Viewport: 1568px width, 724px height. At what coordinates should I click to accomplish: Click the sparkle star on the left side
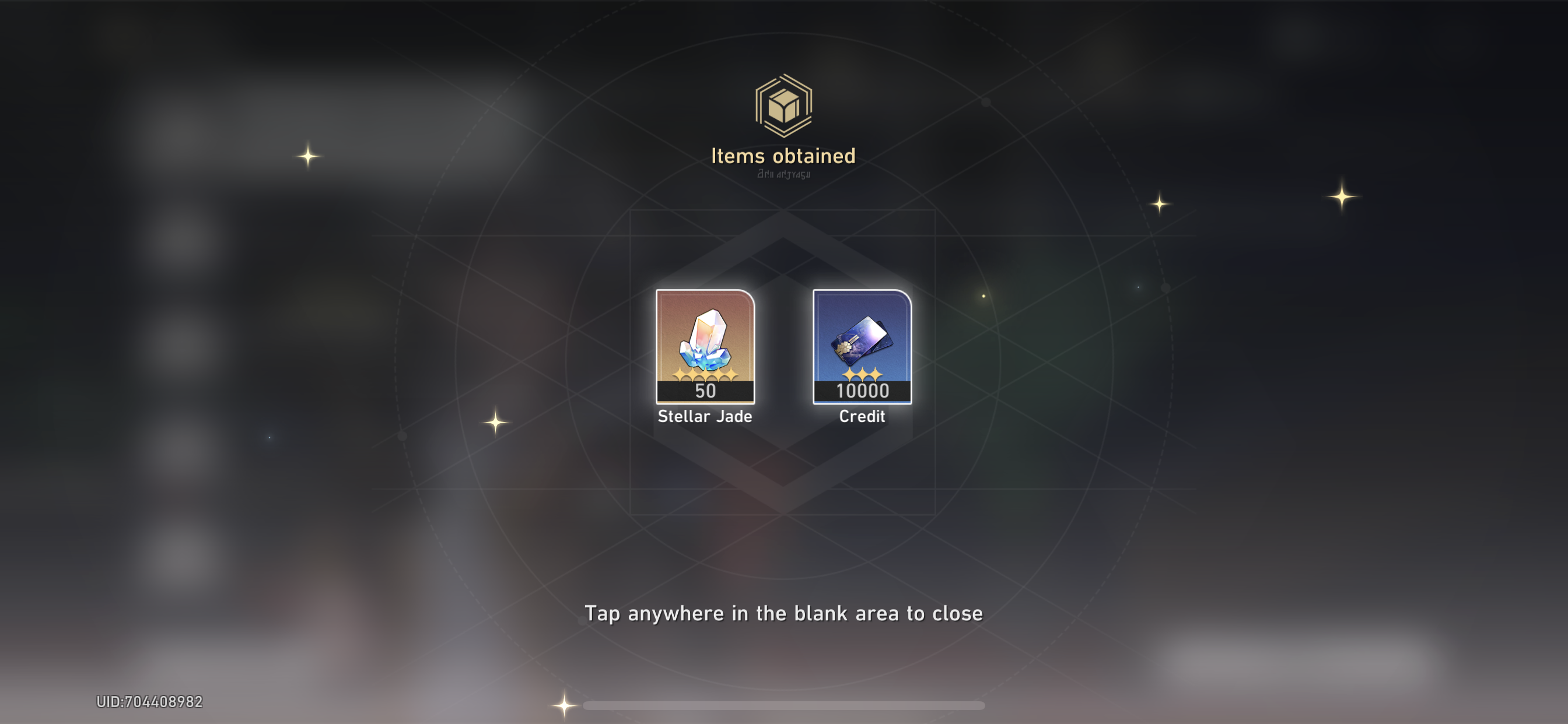coord(308,157)
